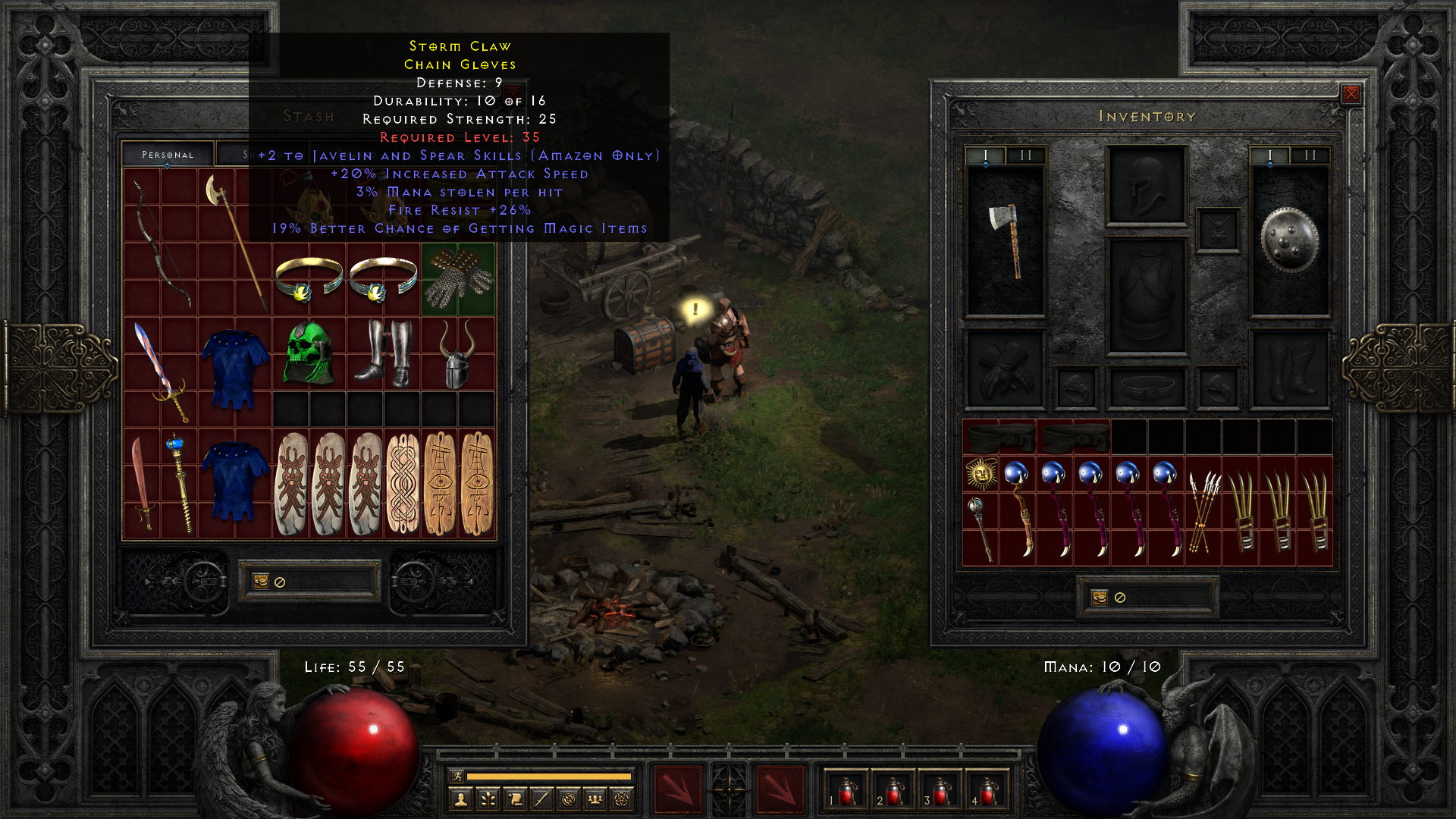Click the equipped round buckler shield
This screenshot has width=1456, height=819.
[x=1289, y=240]
